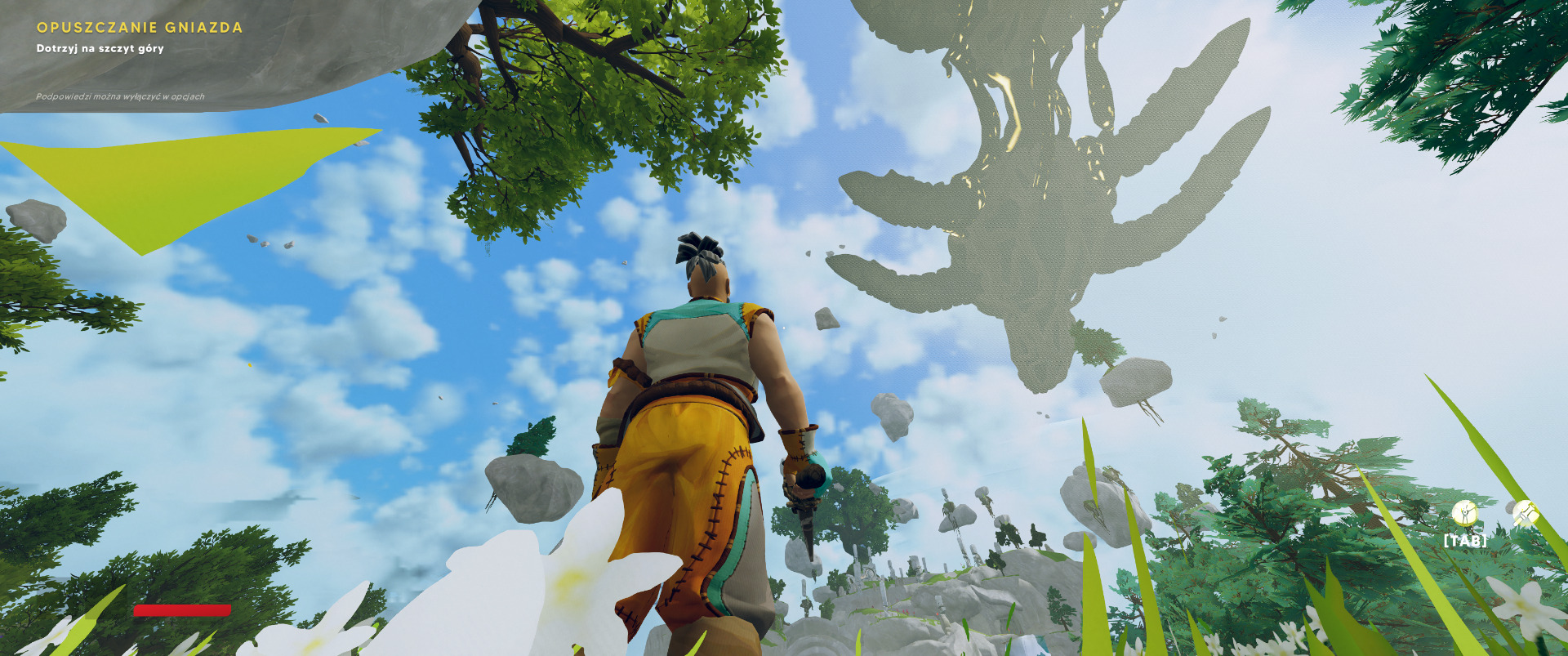Open the Opuszczanie Gniazda quest tracker
The height and width of the screenshot is (656, 1568).
140,28
